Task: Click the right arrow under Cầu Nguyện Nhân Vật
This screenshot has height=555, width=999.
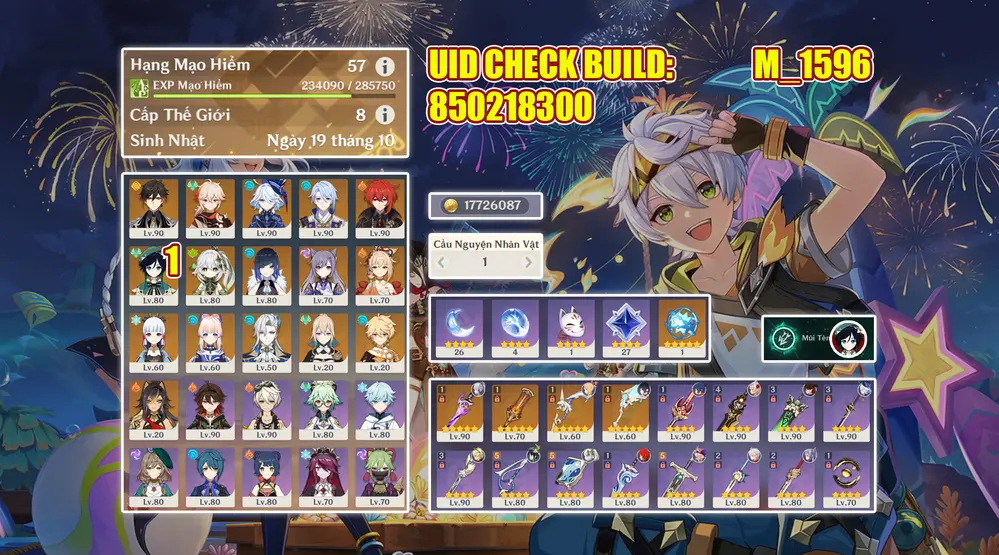Action: [529, 262]
